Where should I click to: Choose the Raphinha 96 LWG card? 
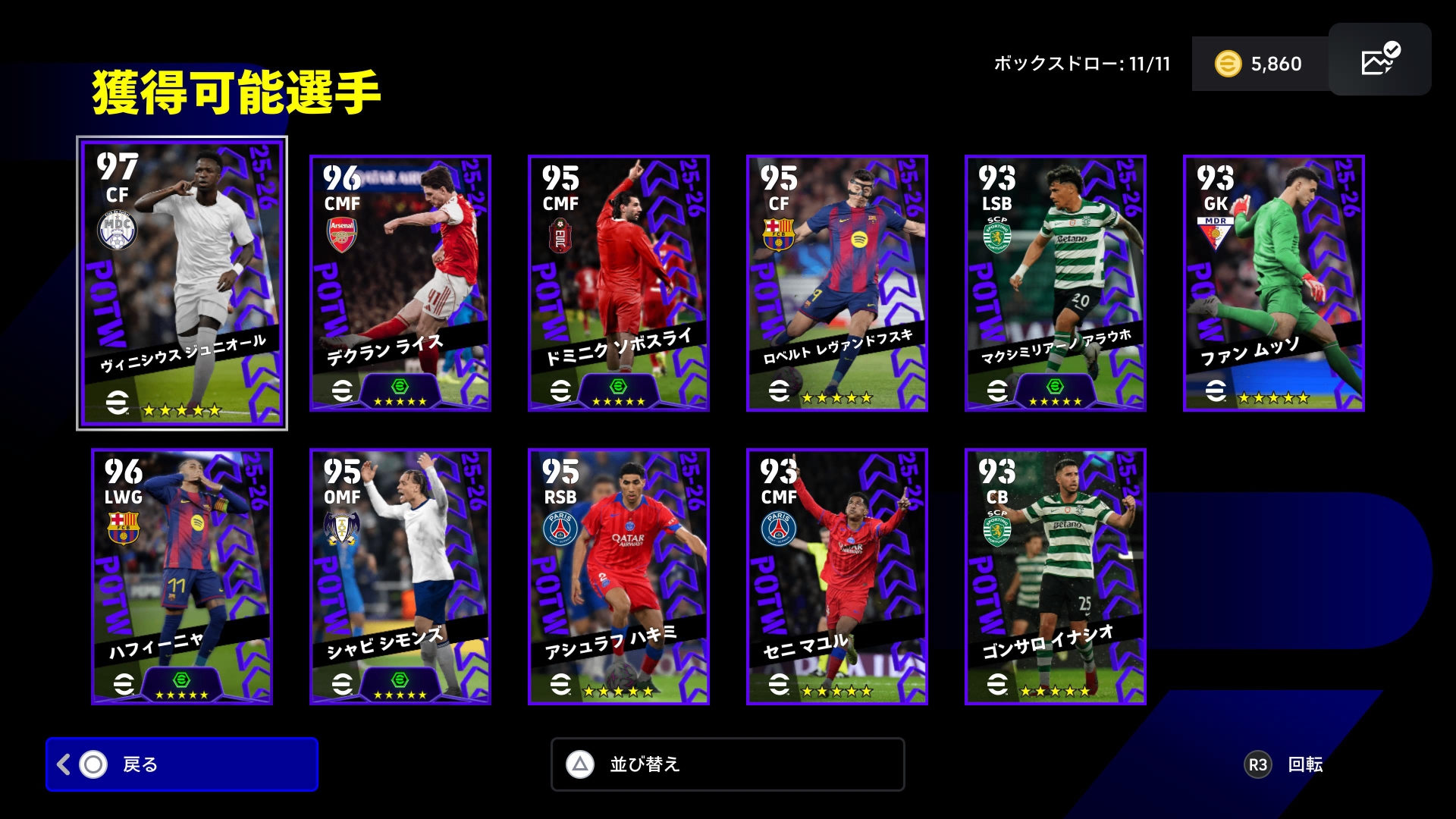(182, 576)
